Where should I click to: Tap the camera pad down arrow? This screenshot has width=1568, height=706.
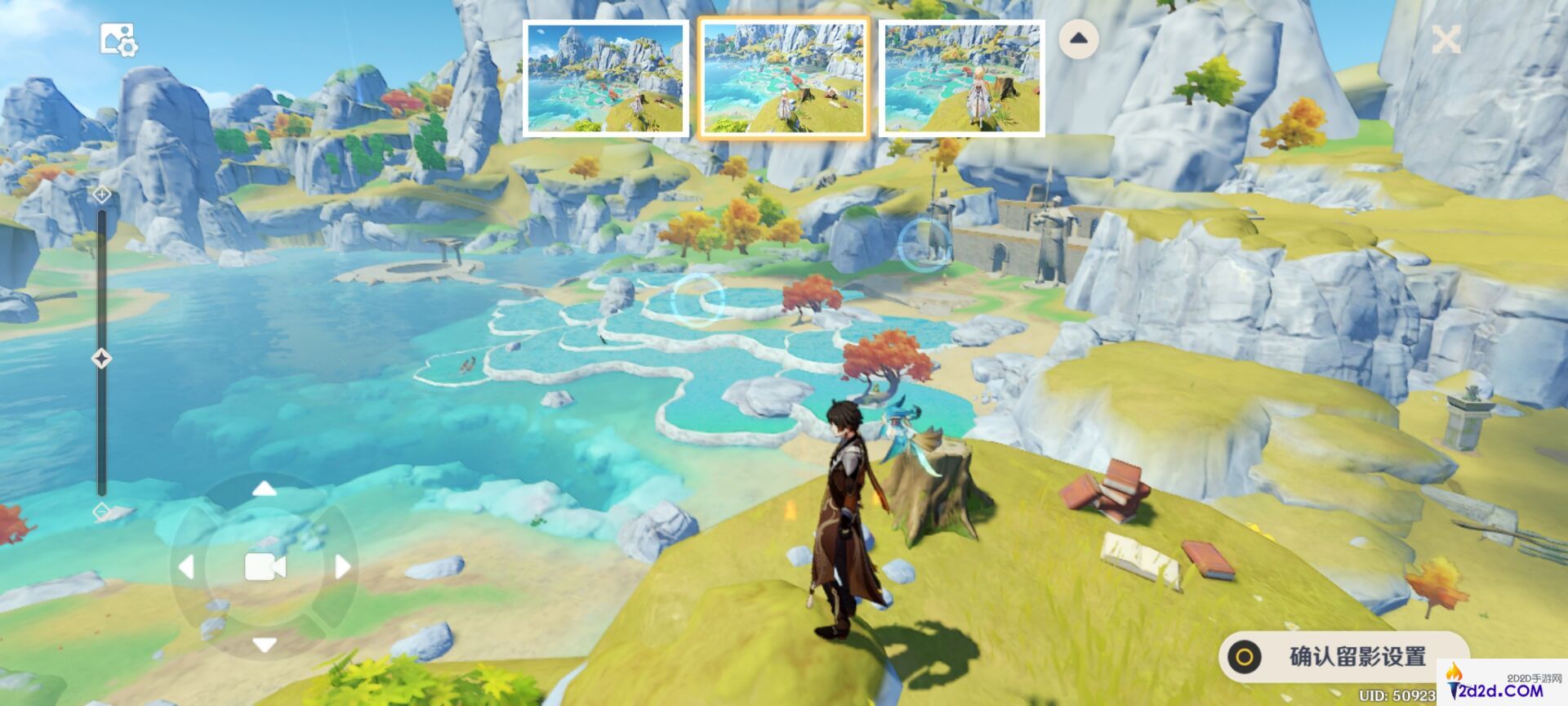[264, 645]
